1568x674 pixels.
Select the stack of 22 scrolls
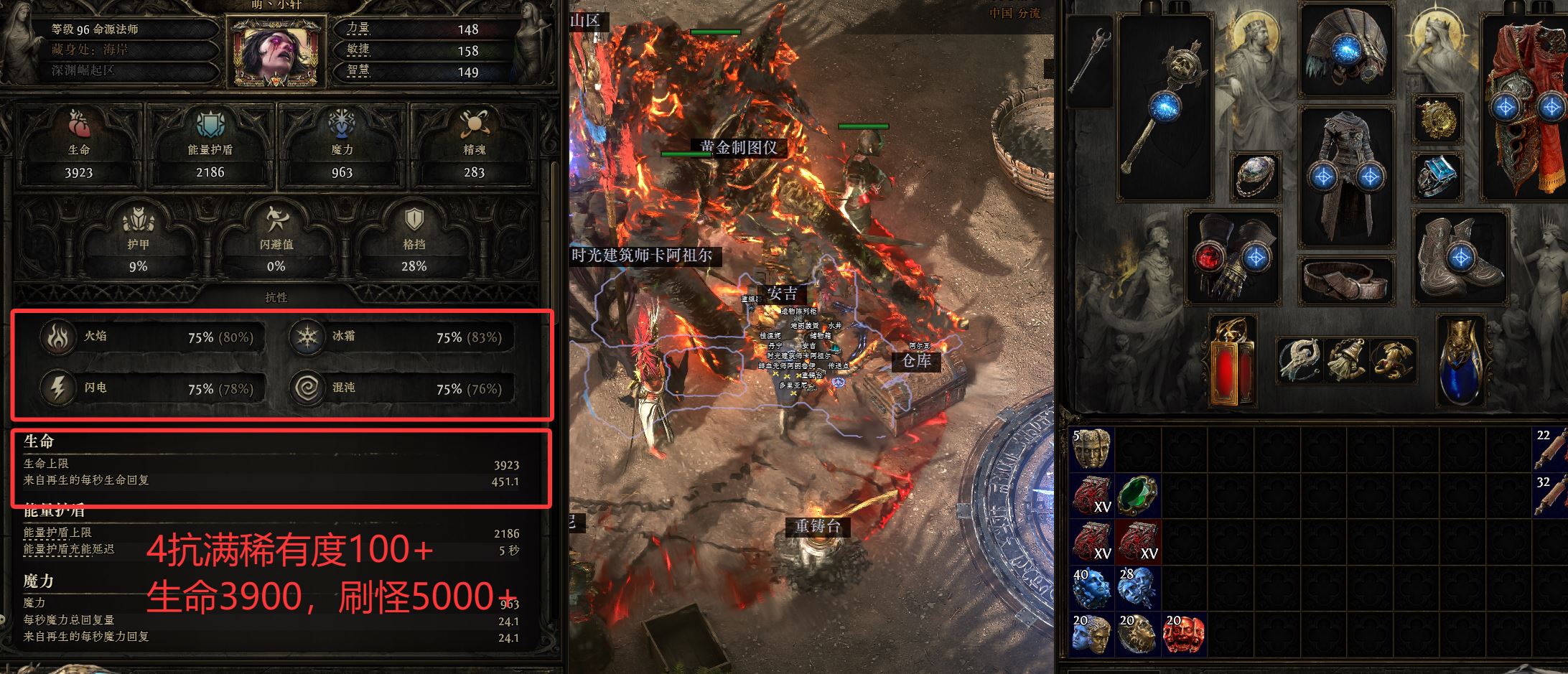(x=1551, y=449)
